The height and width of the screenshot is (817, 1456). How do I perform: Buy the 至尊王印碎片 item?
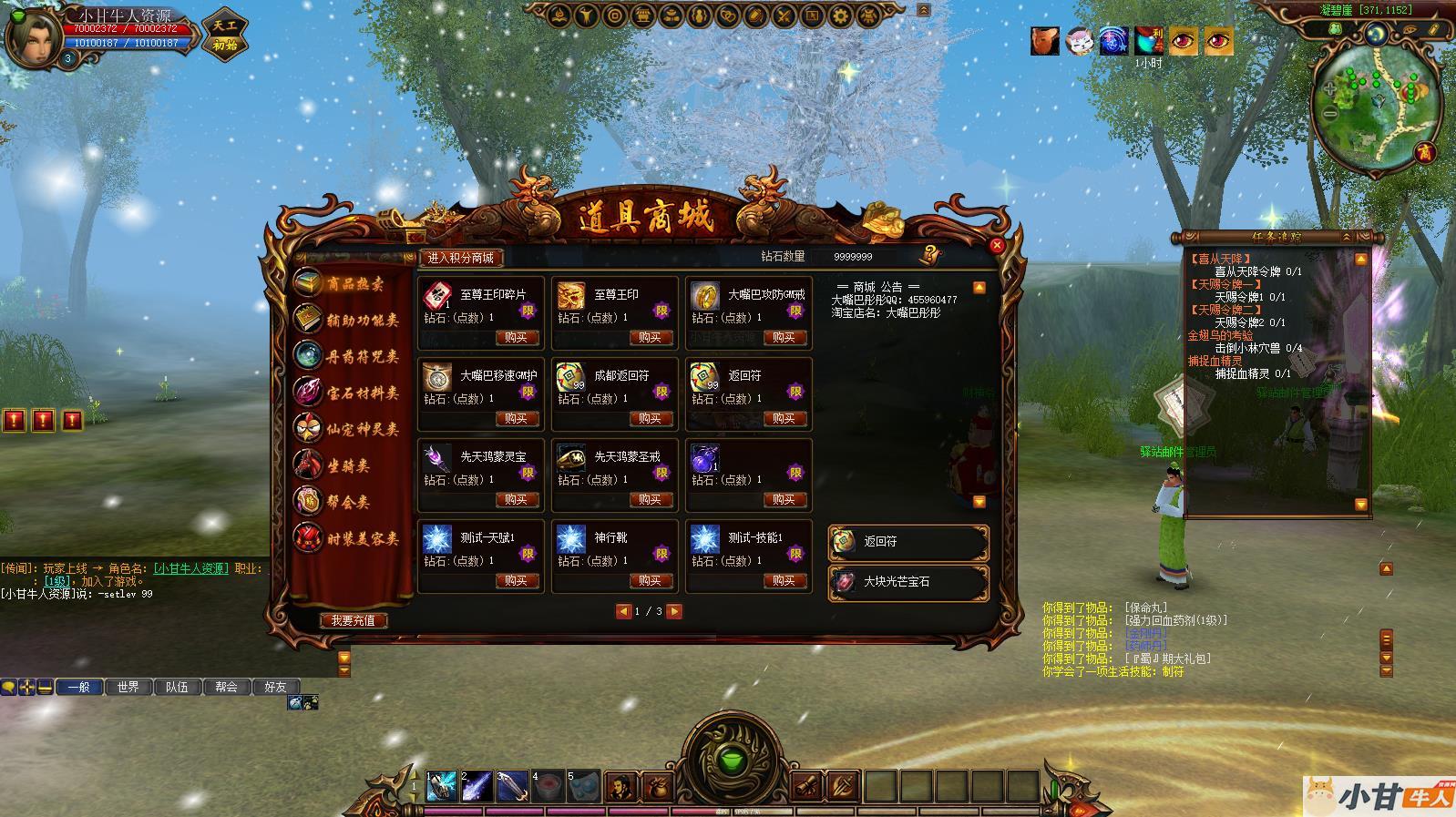[x=516, y=338]
